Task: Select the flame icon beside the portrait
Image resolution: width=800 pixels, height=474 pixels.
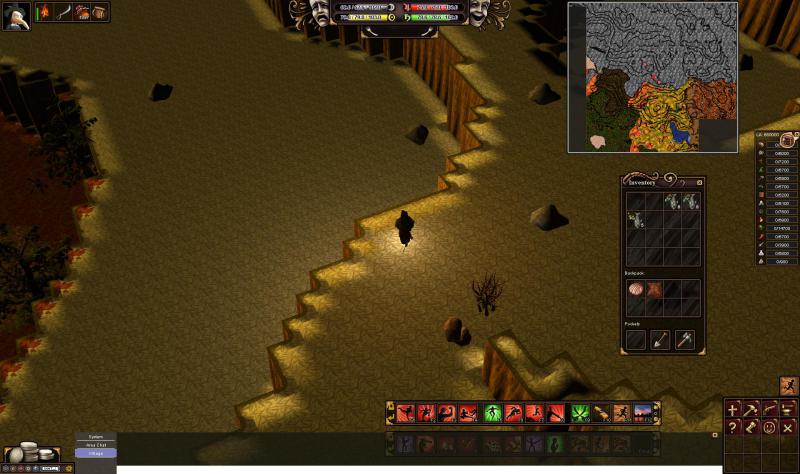Action: tap(45, 12)
